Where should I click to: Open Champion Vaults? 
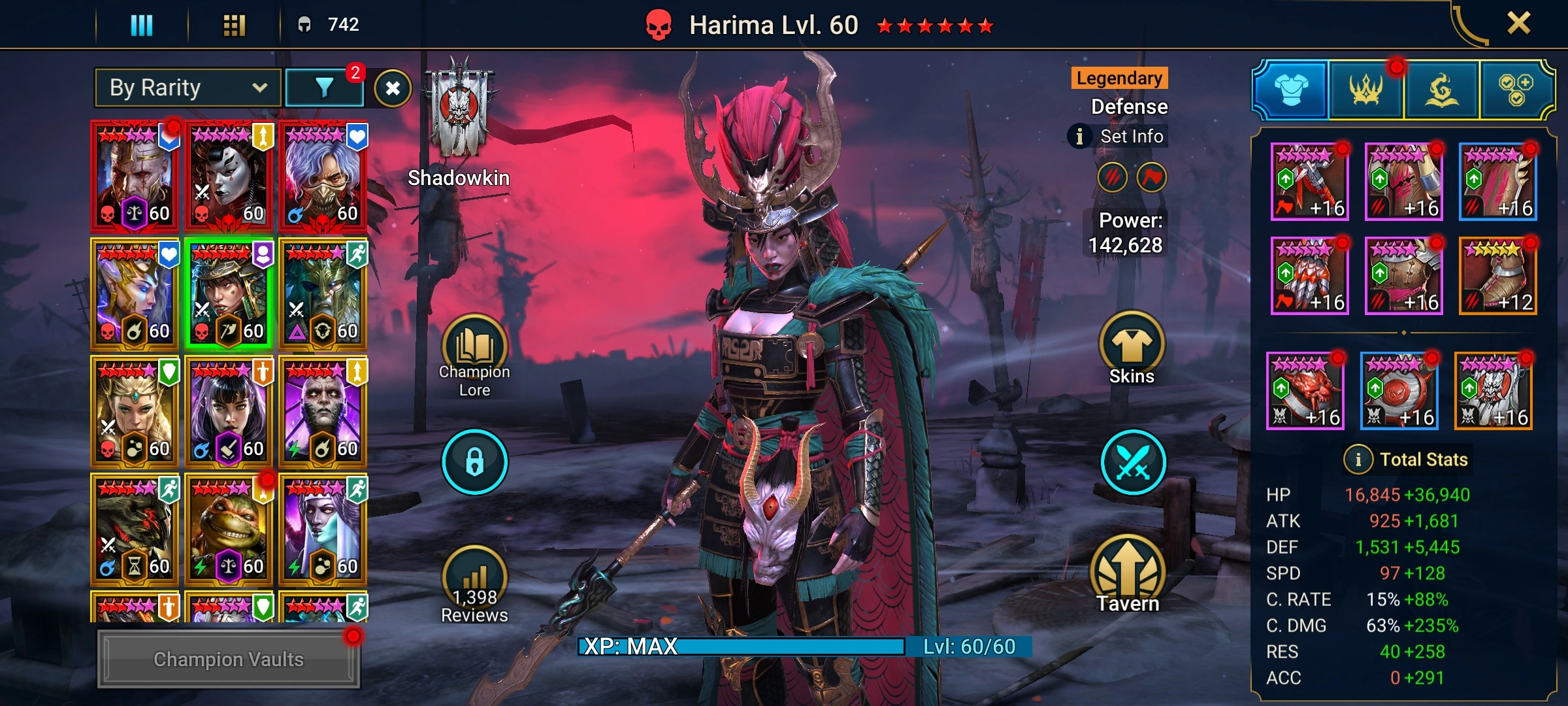coord(228,659)
